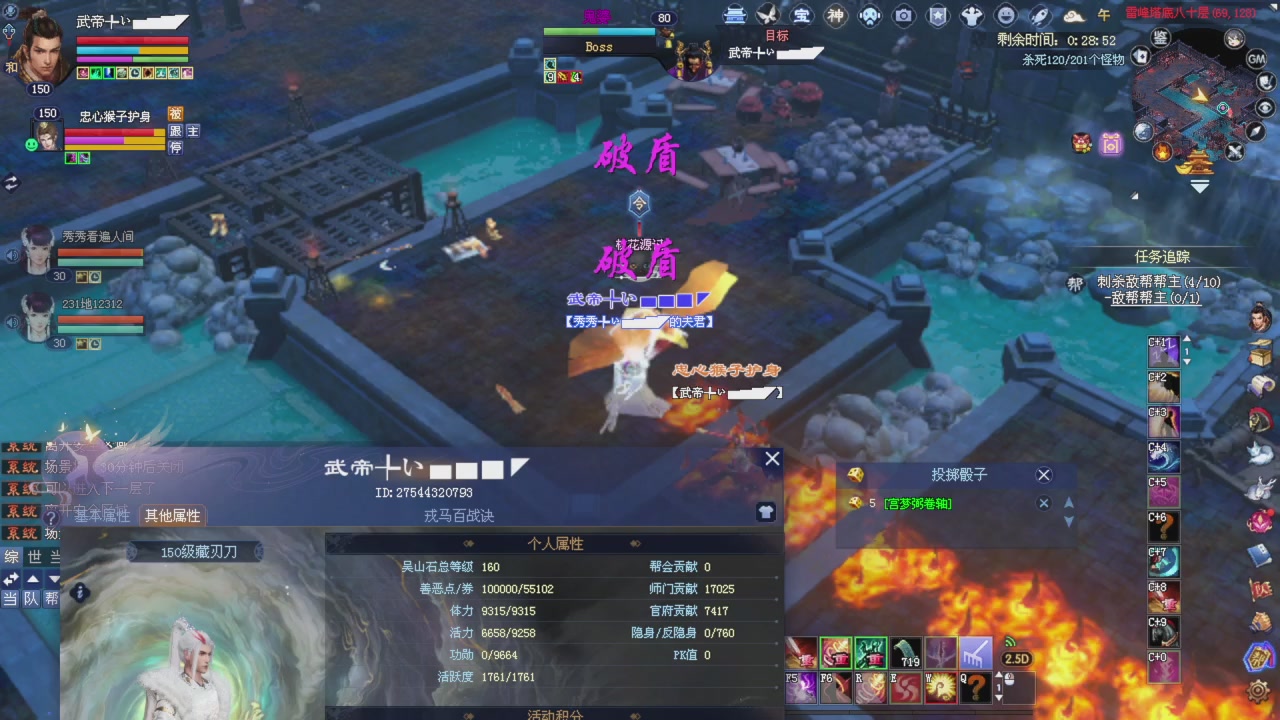Screen dimensions: 1280x720
Task: Click the up arrow stepper beside the Q skill
Action: (1000, 676)
